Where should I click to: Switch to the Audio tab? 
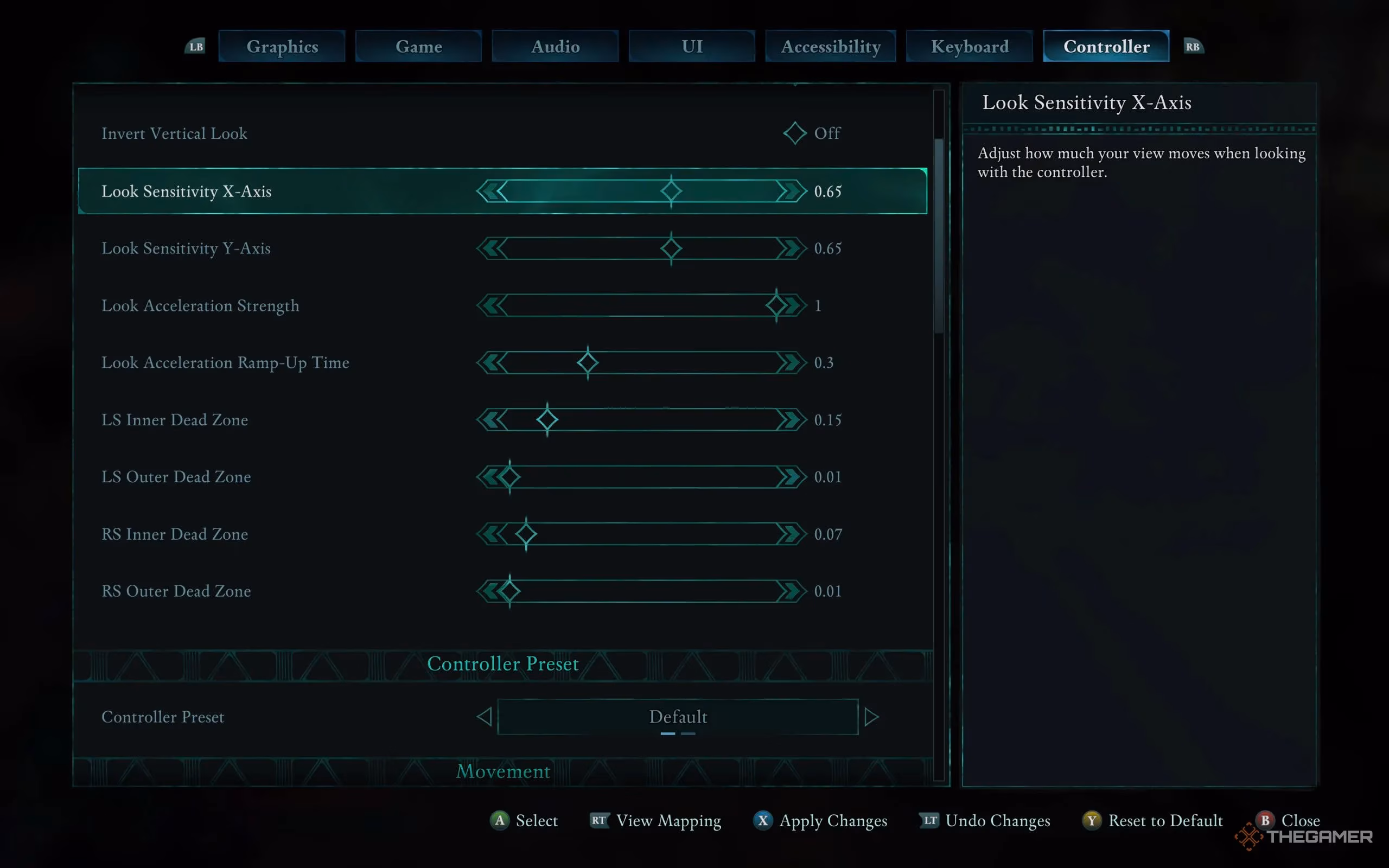[555, 46]
